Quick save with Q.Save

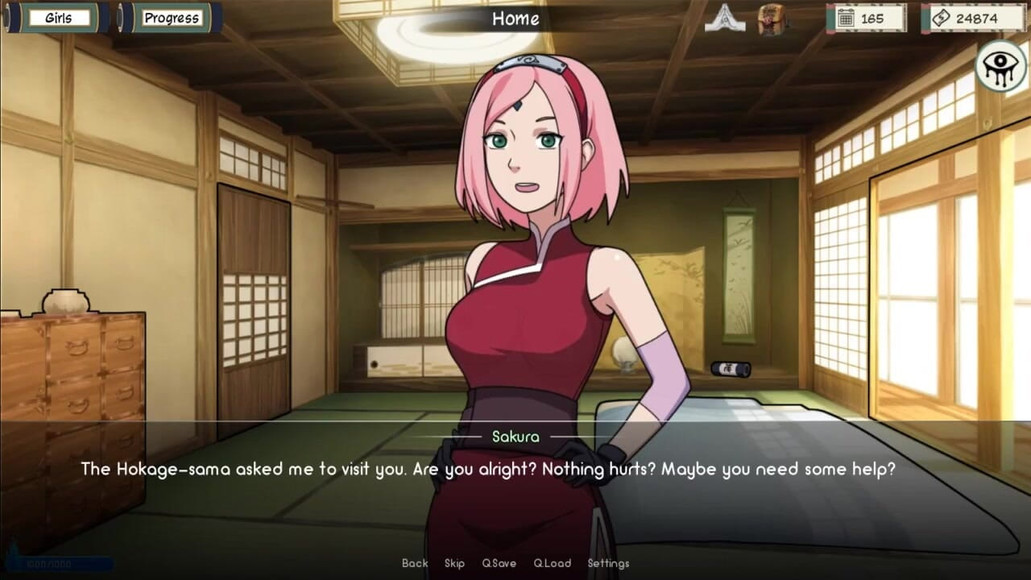499,563
